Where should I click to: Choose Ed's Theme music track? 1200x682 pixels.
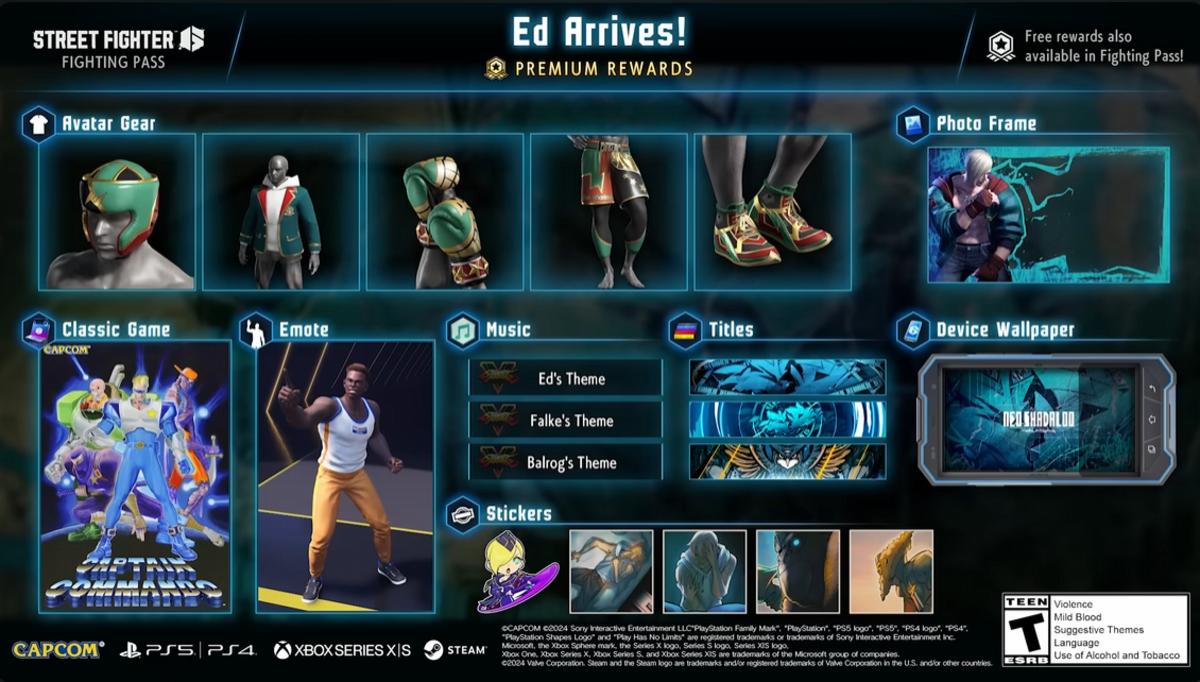coord(566,379)
